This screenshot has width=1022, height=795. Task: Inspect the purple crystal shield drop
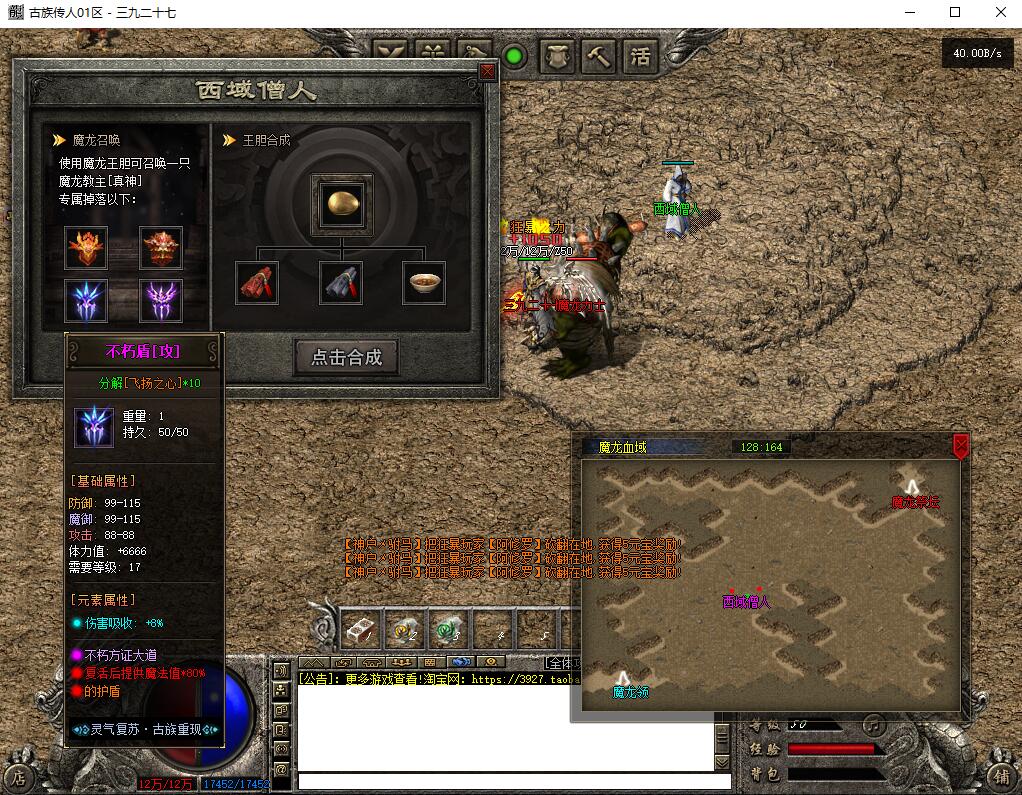[x=160, y=300]
